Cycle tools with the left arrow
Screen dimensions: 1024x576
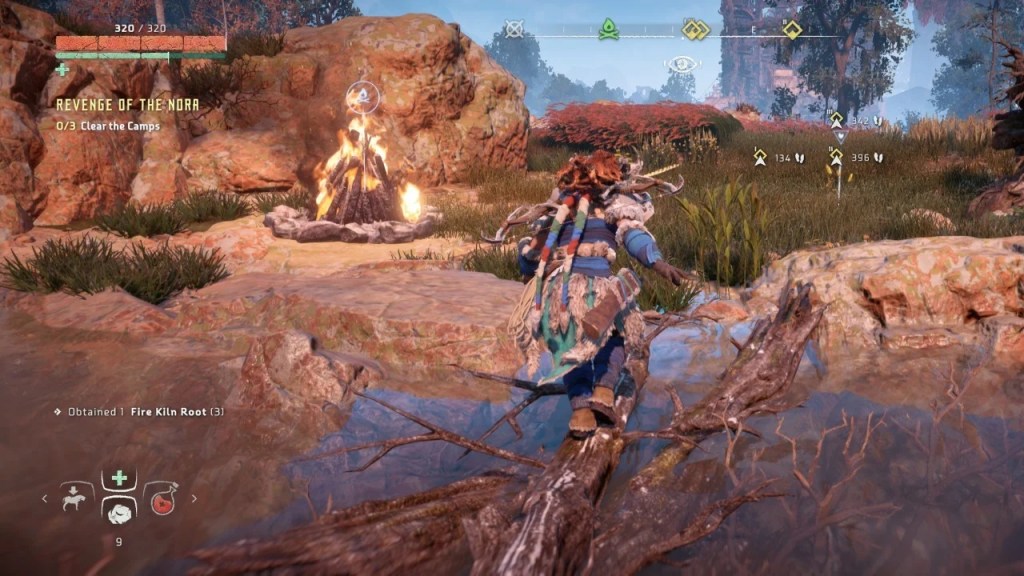coord(43,498)
